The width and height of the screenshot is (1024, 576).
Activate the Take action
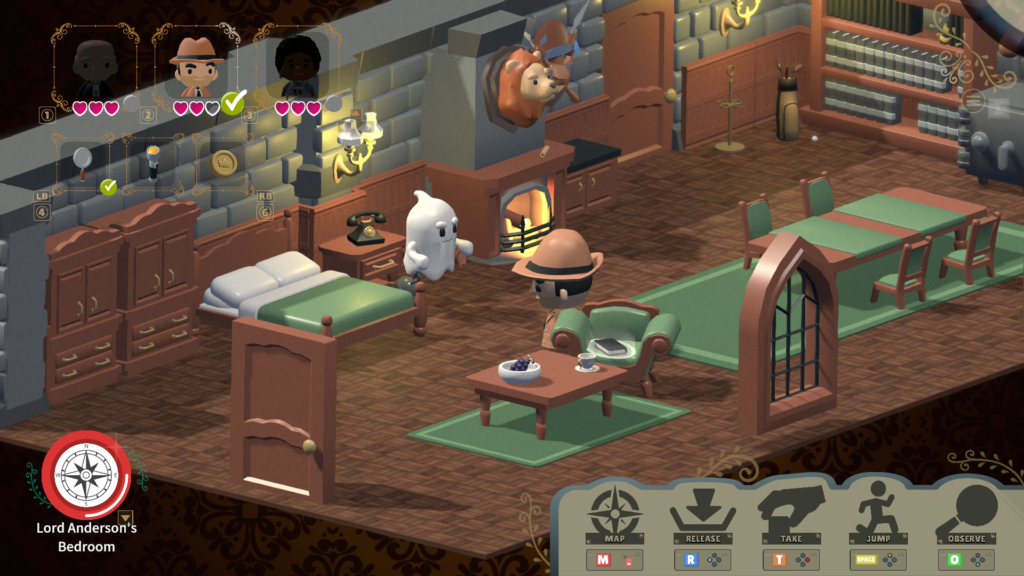pos(789,515)
